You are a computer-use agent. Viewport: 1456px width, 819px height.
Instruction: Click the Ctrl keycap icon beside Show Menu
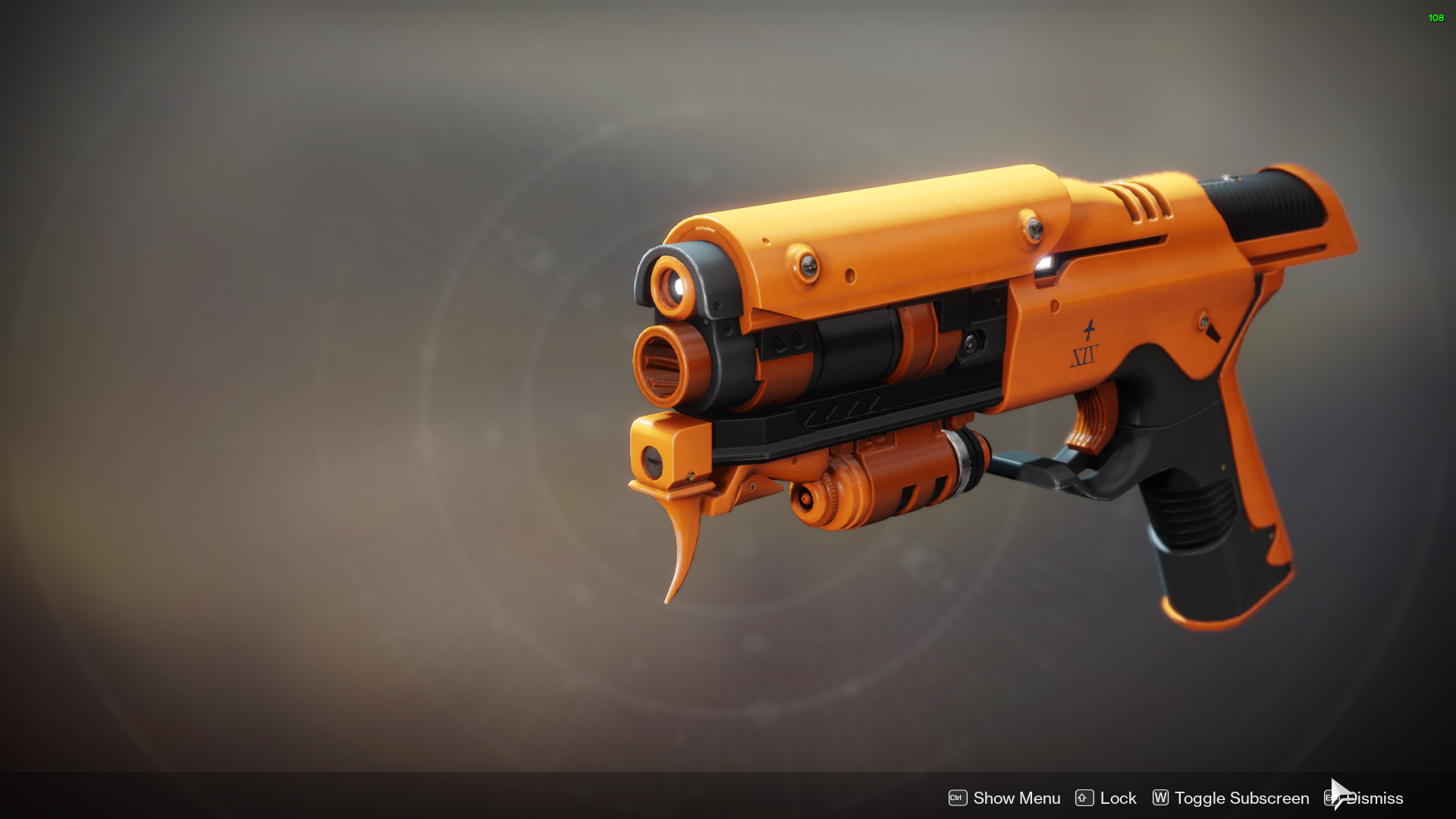coord(958,798)
